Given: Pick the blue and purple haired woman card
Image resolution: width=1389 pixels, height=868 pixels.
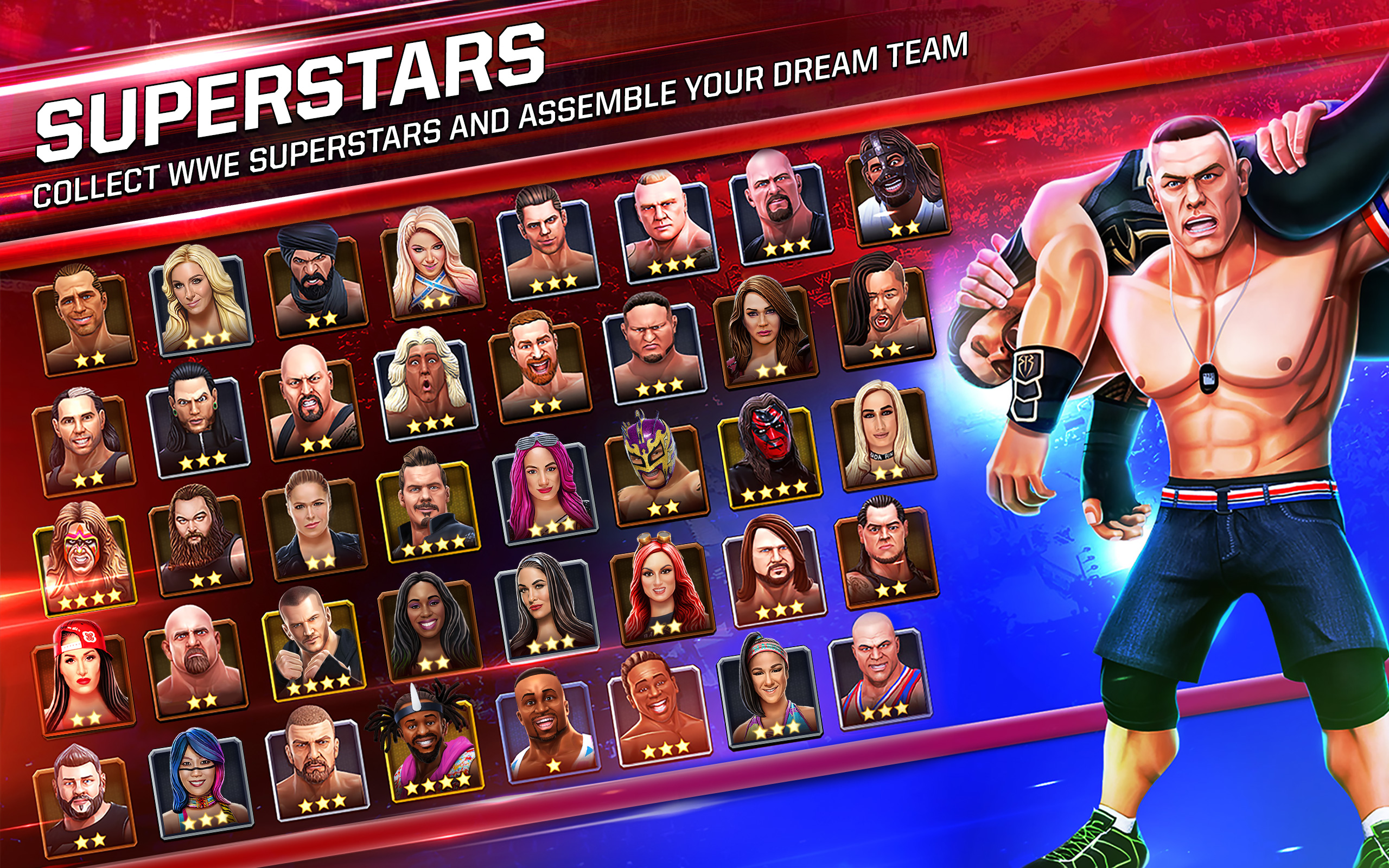Looking at the screenshot, I should [x=201, y=783].
